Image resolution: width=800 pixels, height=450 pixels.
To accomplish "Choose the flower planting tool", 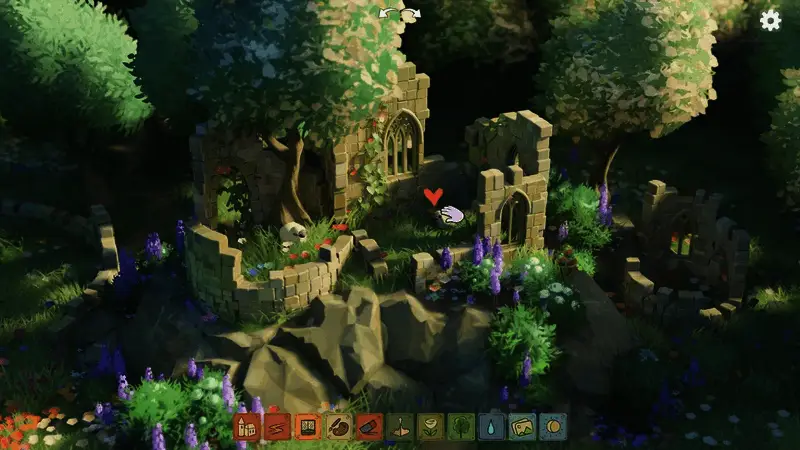I will pyautogui.click(x=430, y=427).
